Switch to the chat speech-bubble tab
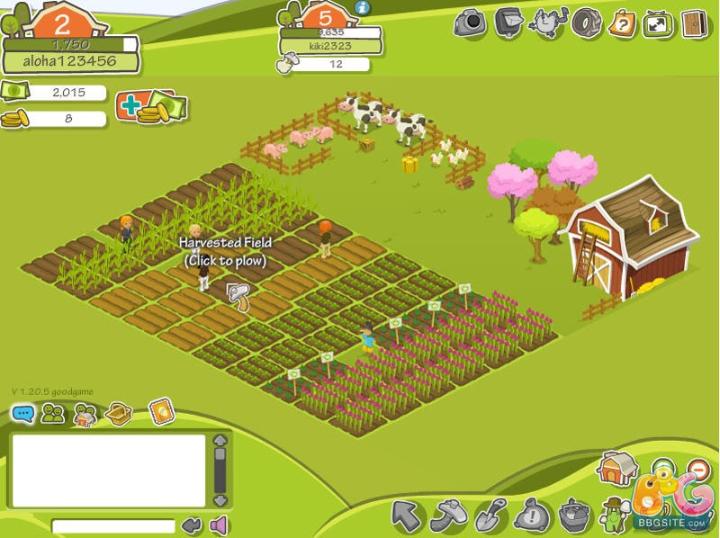The width and height of the screenshot is (720, 538). click(x=22, y=412)
